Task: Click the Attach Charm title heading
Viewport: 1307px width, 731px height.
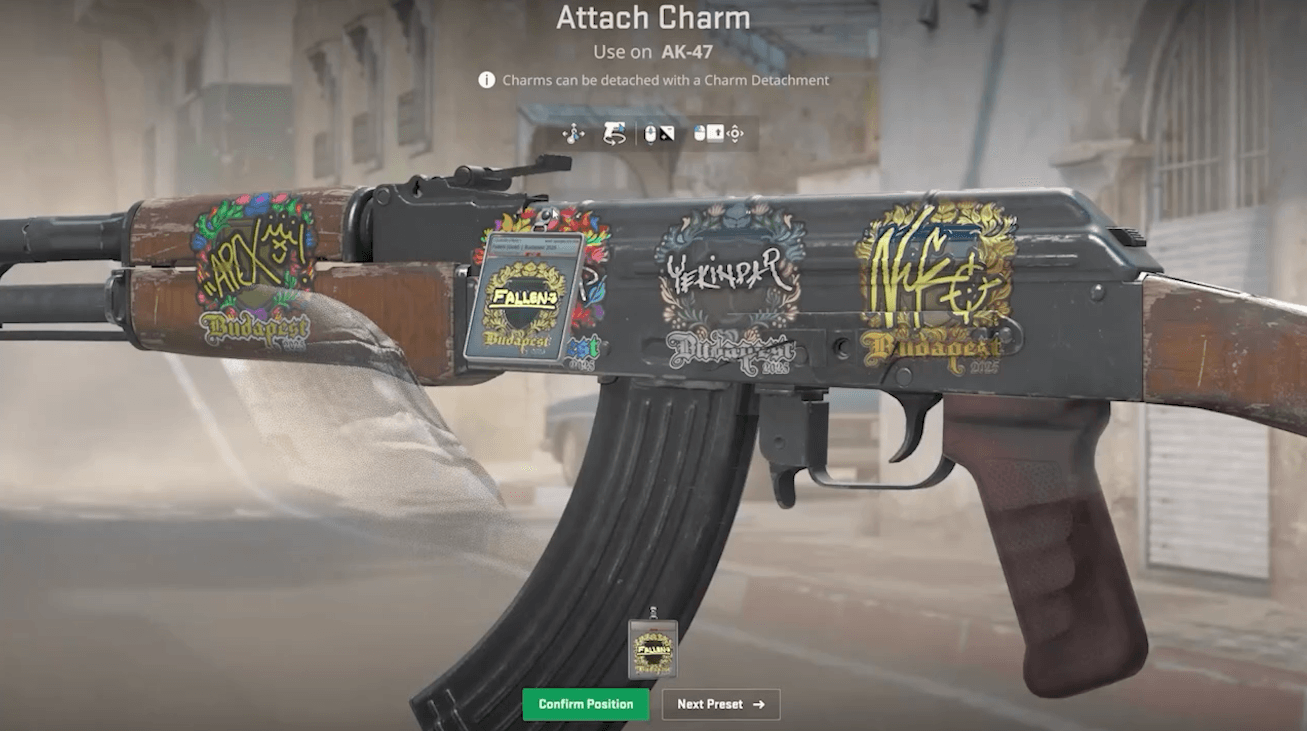Action: (x=653, y=18)
